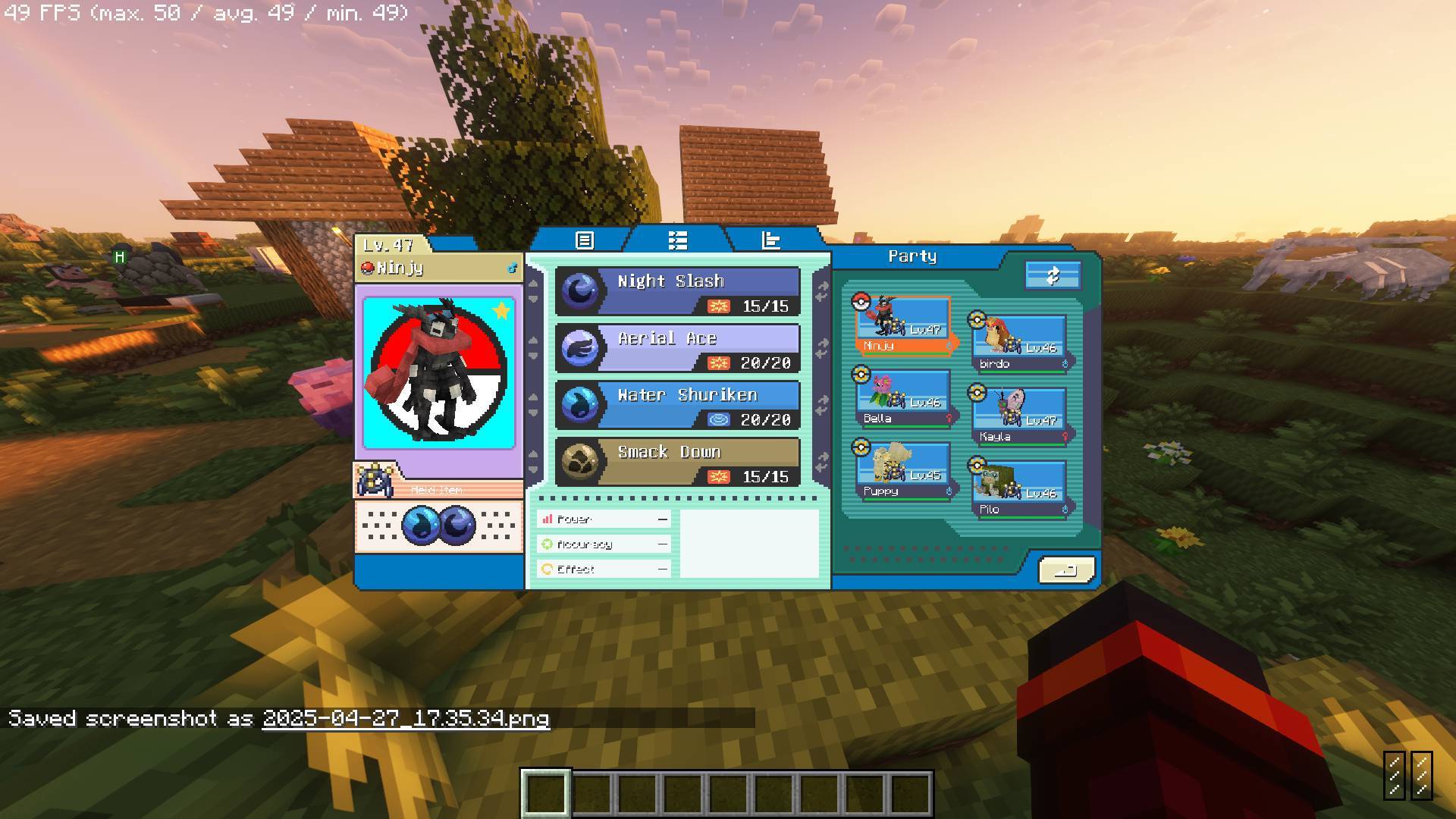Click the party shuffle button
This screenshot has width=1456, height=819.
pyautogui.click(x=1053, y=275)
